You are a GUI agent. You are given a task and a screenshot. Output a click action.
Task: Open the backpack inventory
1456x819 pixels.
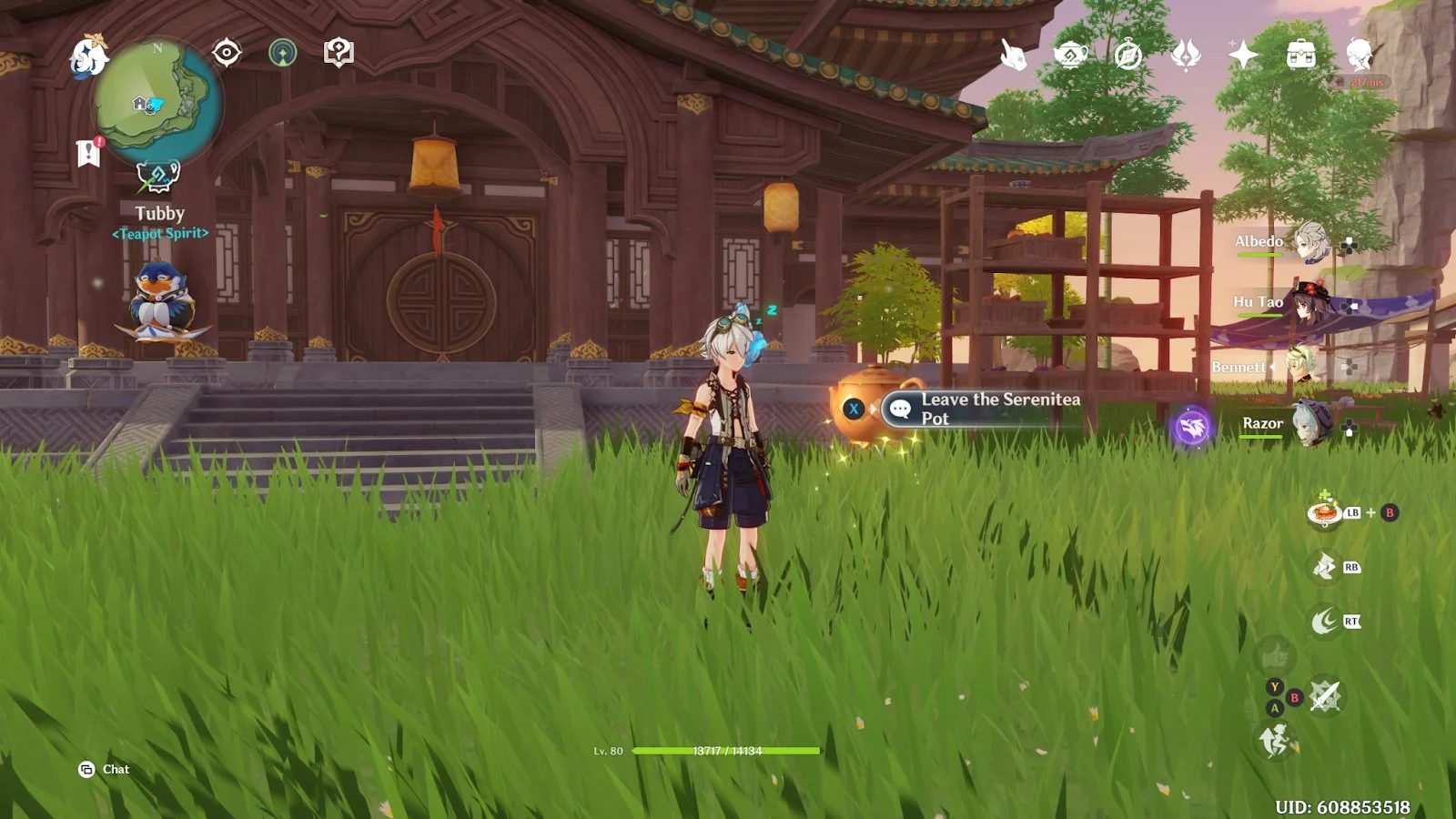pyautogui.click(x=1301, y=56)
